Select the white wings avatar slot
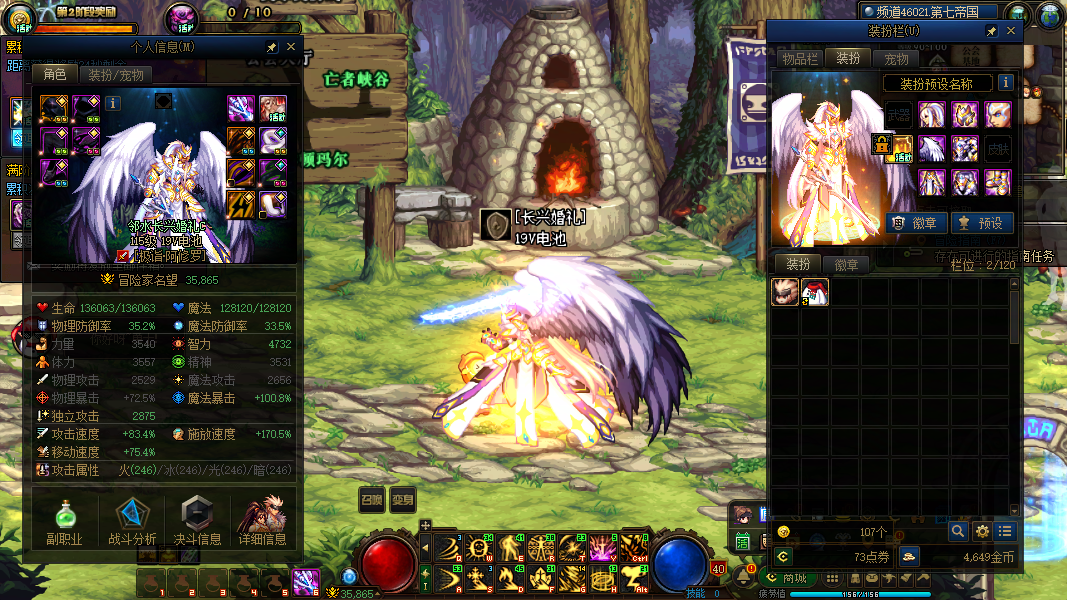Viewport: 1067px width, 600px height. pyautogui.click(x=932, y=149)
